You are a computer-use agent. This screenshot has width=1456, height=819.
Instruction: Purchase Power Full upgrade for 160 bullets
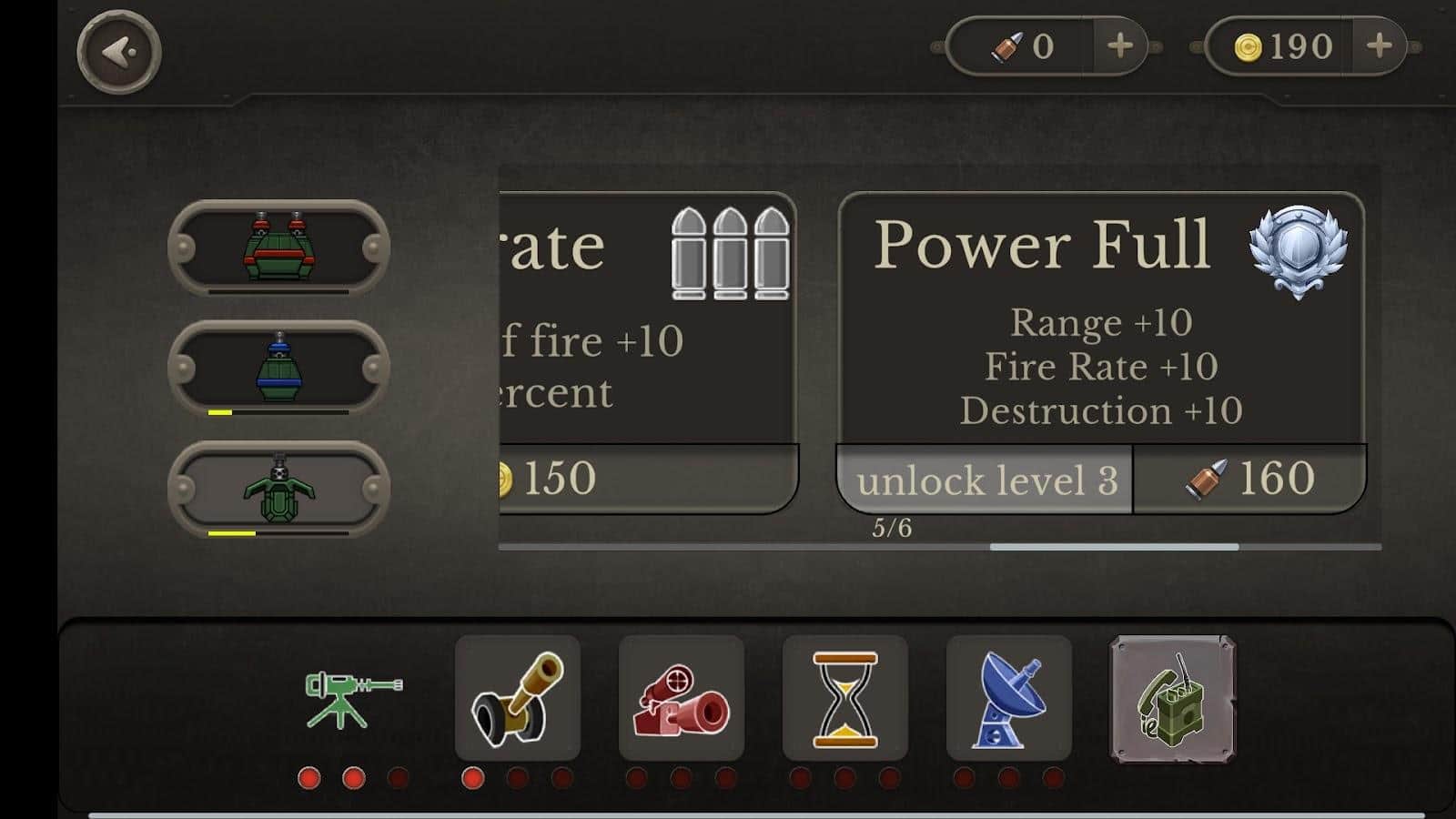pos(1249,479)
